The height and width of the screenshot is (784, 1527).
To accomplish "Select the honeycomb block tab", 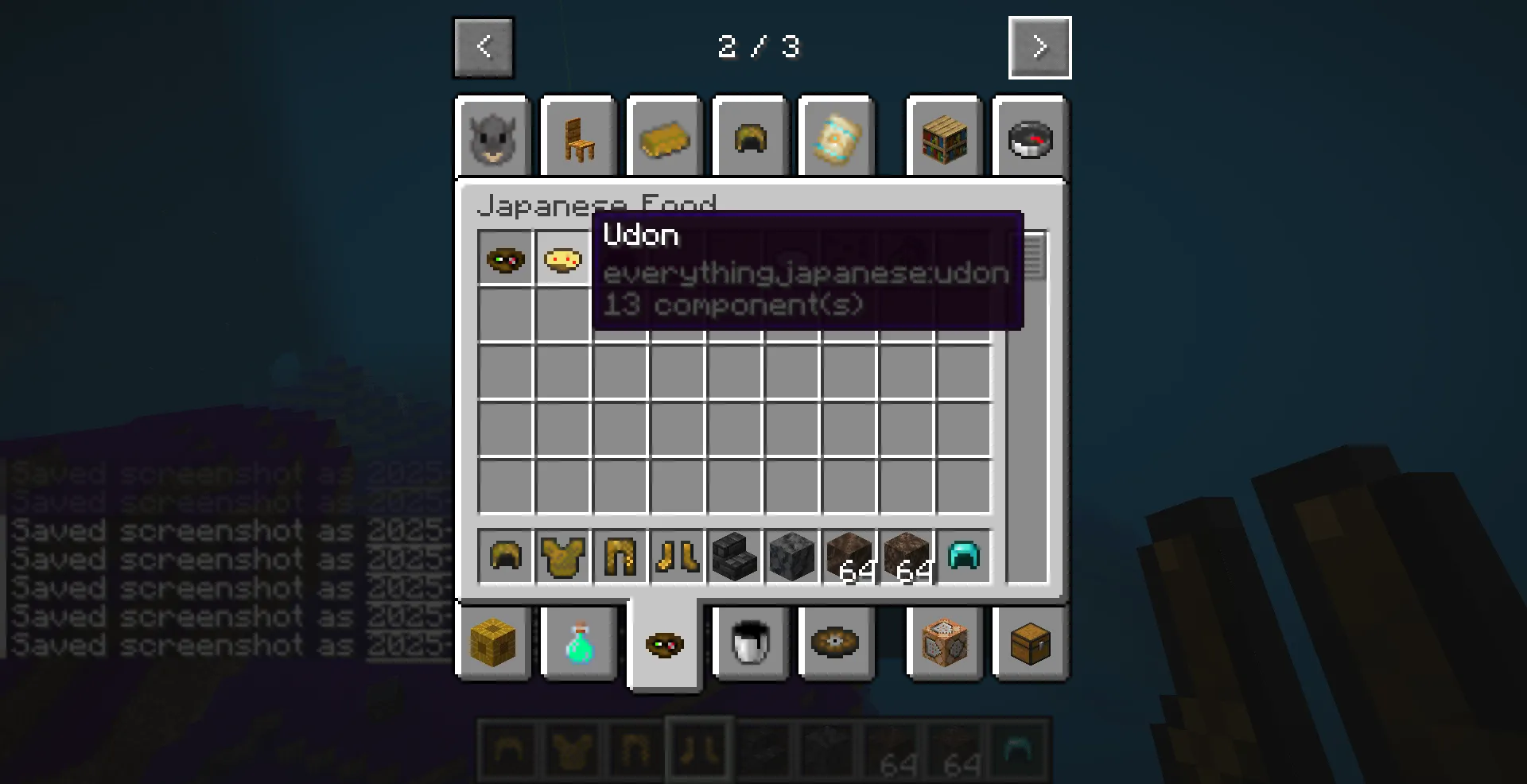I will [493, 644].
